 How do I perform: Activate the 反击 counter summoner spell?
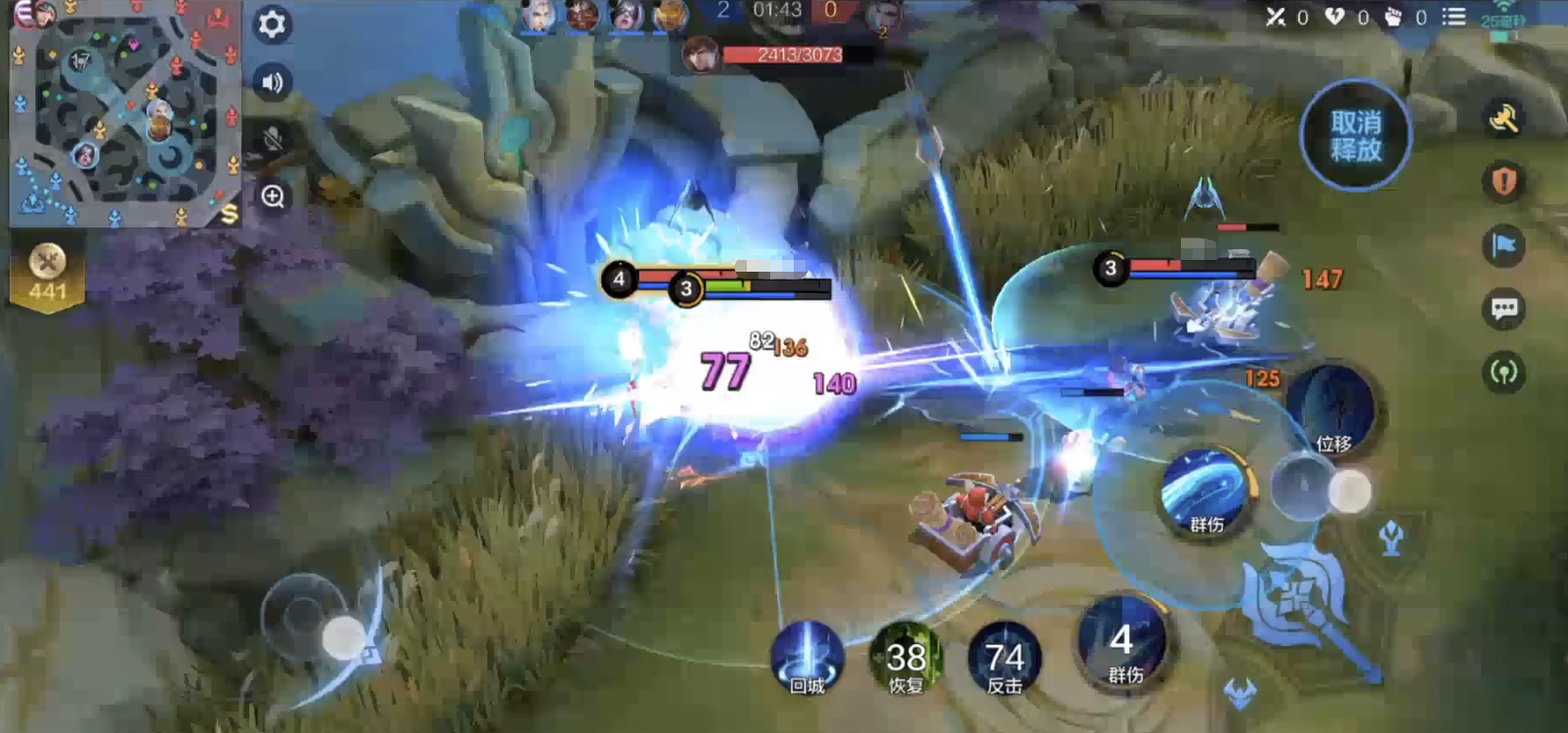tap(1004, 657)
